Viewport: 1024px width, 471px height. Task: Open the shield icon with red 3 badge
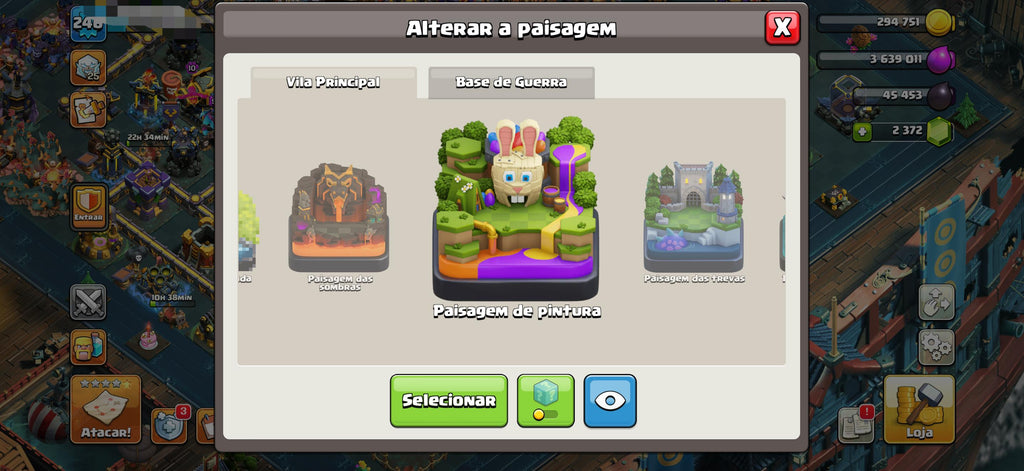tap(169, 424)
